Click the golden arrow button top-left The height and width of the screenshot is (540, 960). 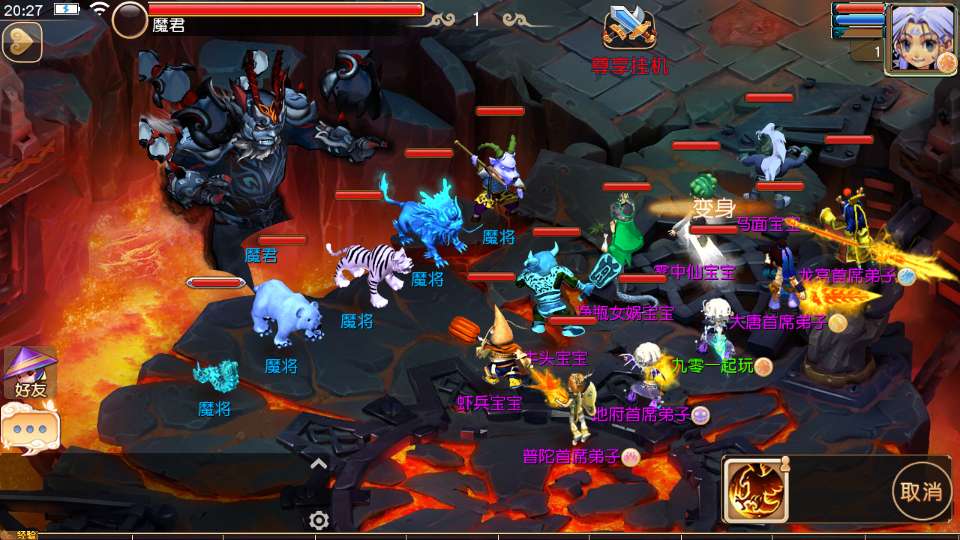pos(20,42)
